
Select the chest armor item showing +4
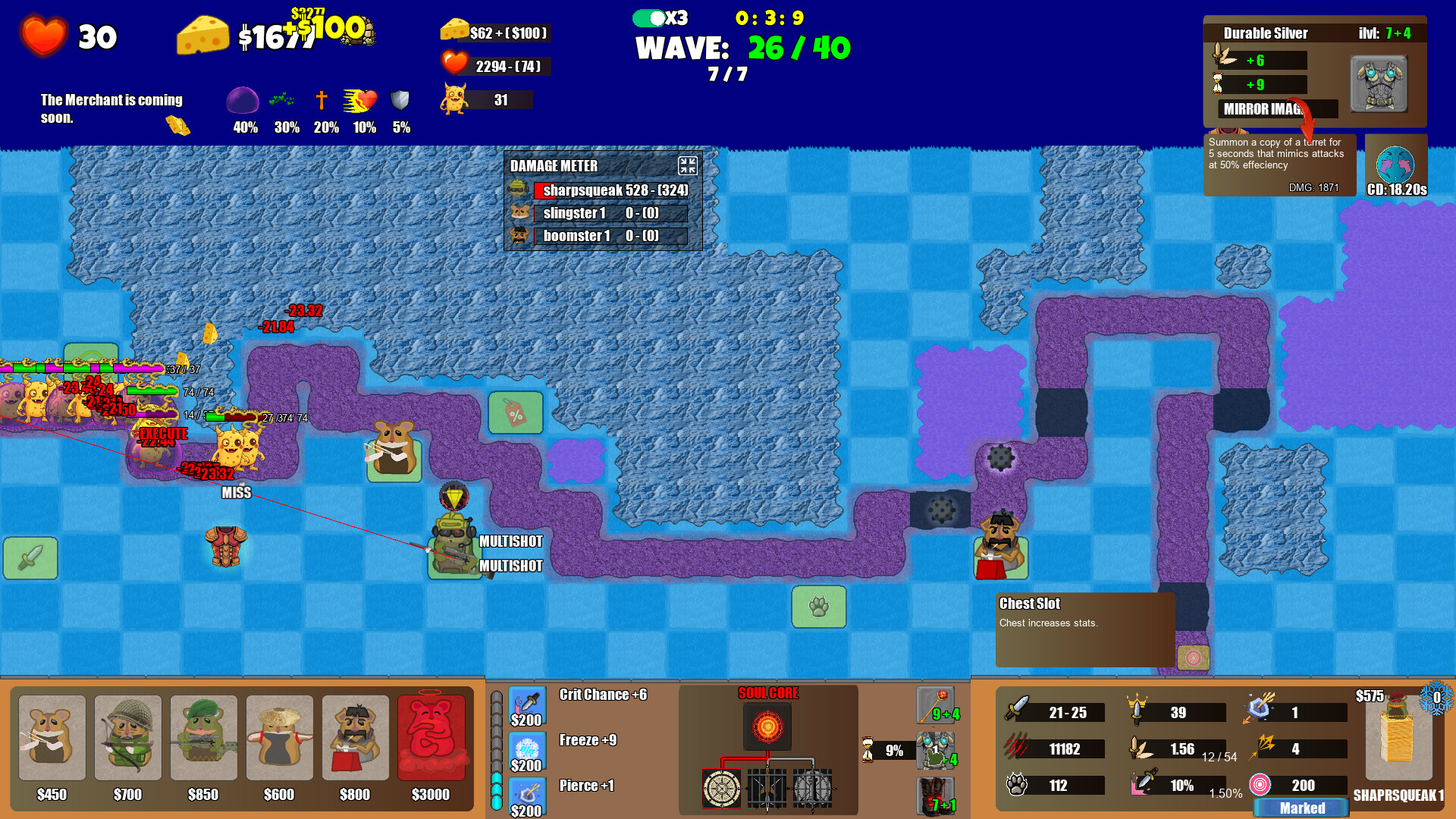click(x=934, y=749)
